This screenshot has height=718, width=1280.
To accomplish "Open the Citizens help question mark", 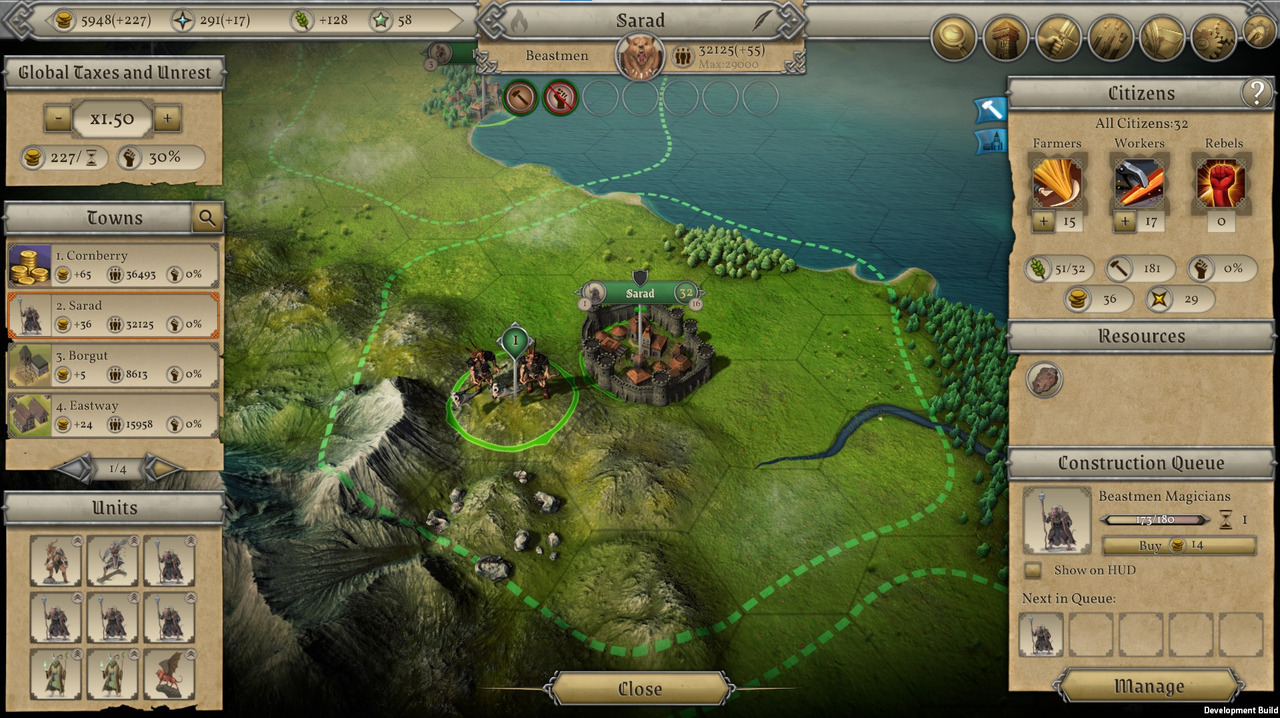I will coord(1256,93).
